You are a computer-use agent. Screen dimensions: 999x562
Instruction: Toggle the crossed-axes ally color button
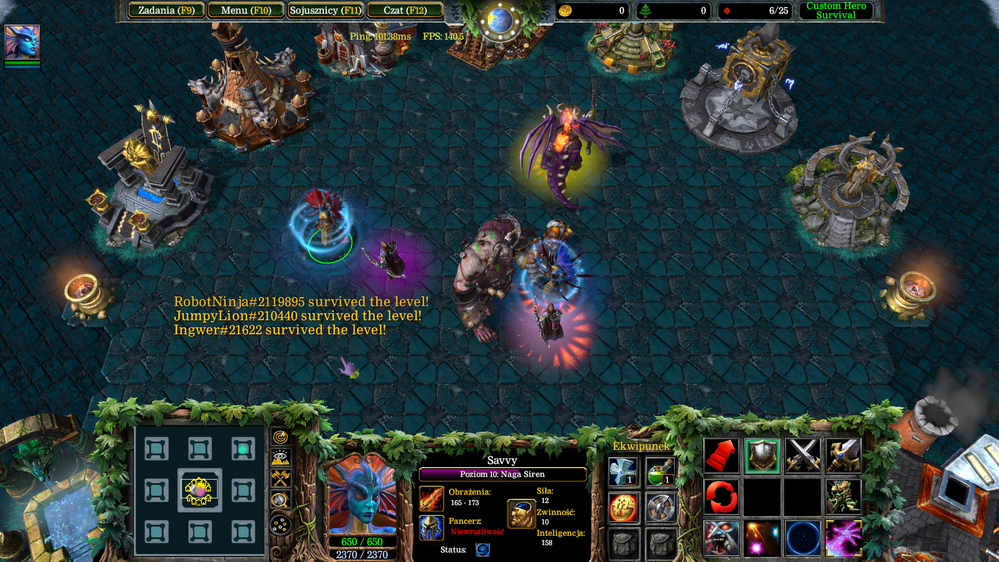[281, 479]
